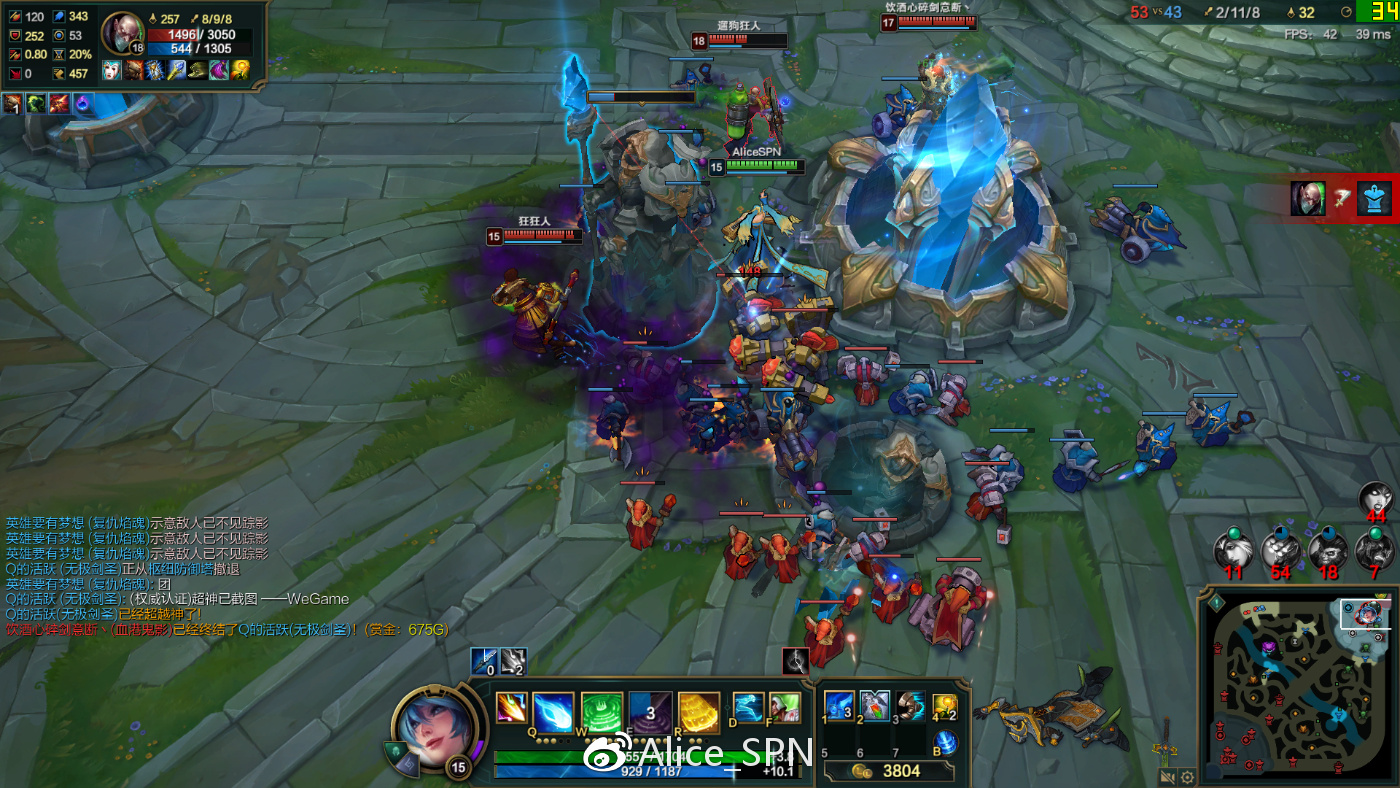Screen dimensions: 1400x788
Task: Click the minimap's ping alert button
Action: (x=1218, y=603)
